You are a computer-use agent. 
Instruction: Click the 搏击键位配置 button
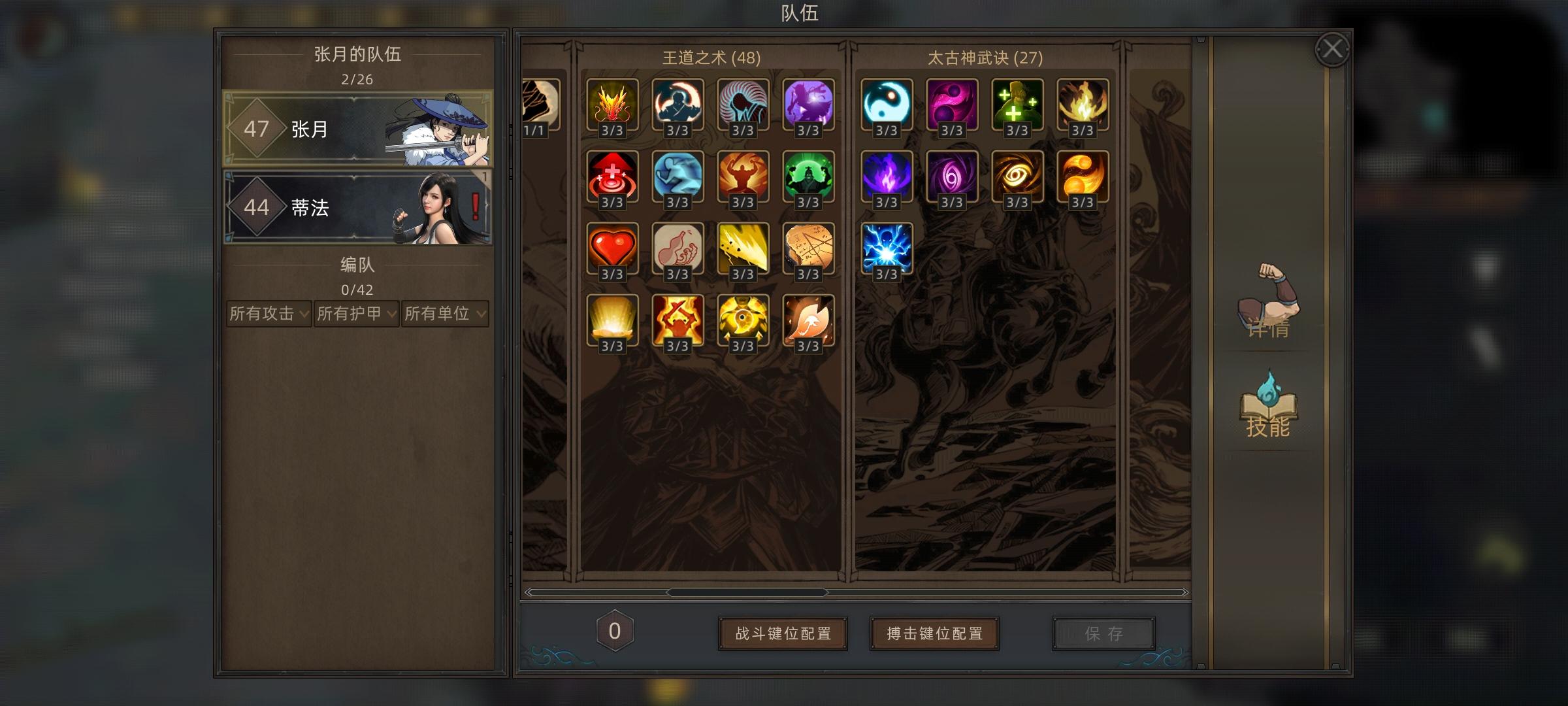pyautogui.click(x=934, y=633)
